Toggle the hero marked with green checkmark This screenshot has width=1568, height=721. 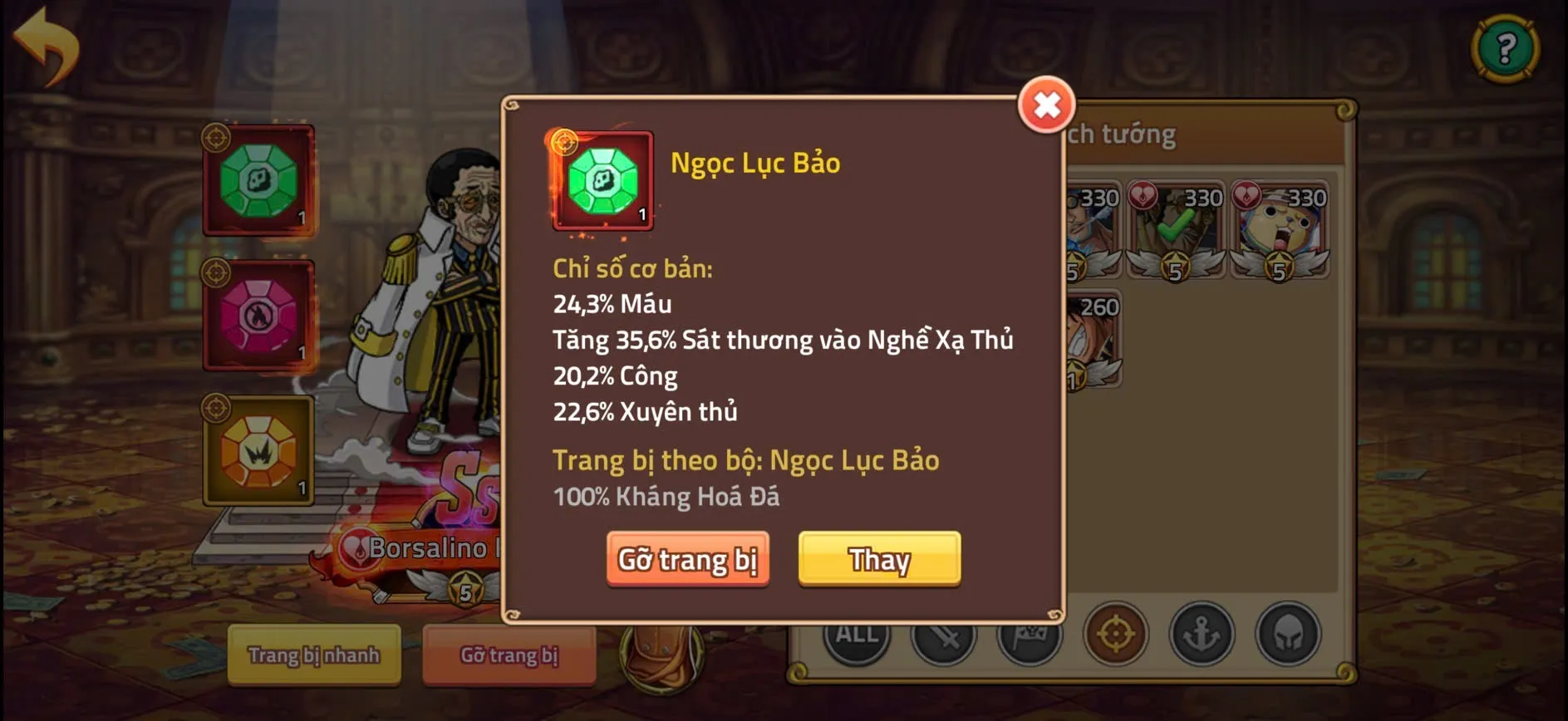[1177, 227]
